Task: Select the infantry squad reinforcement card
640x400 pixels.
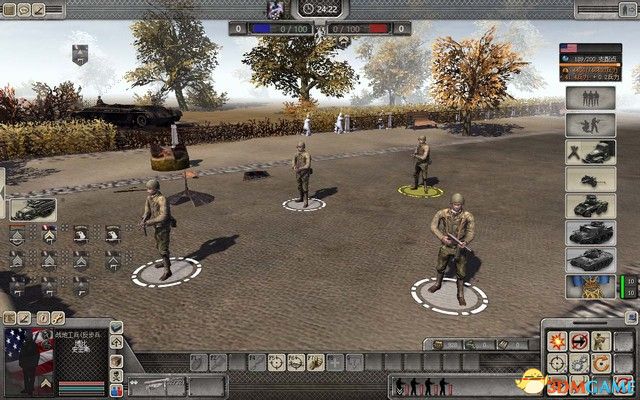Action: 590,99
